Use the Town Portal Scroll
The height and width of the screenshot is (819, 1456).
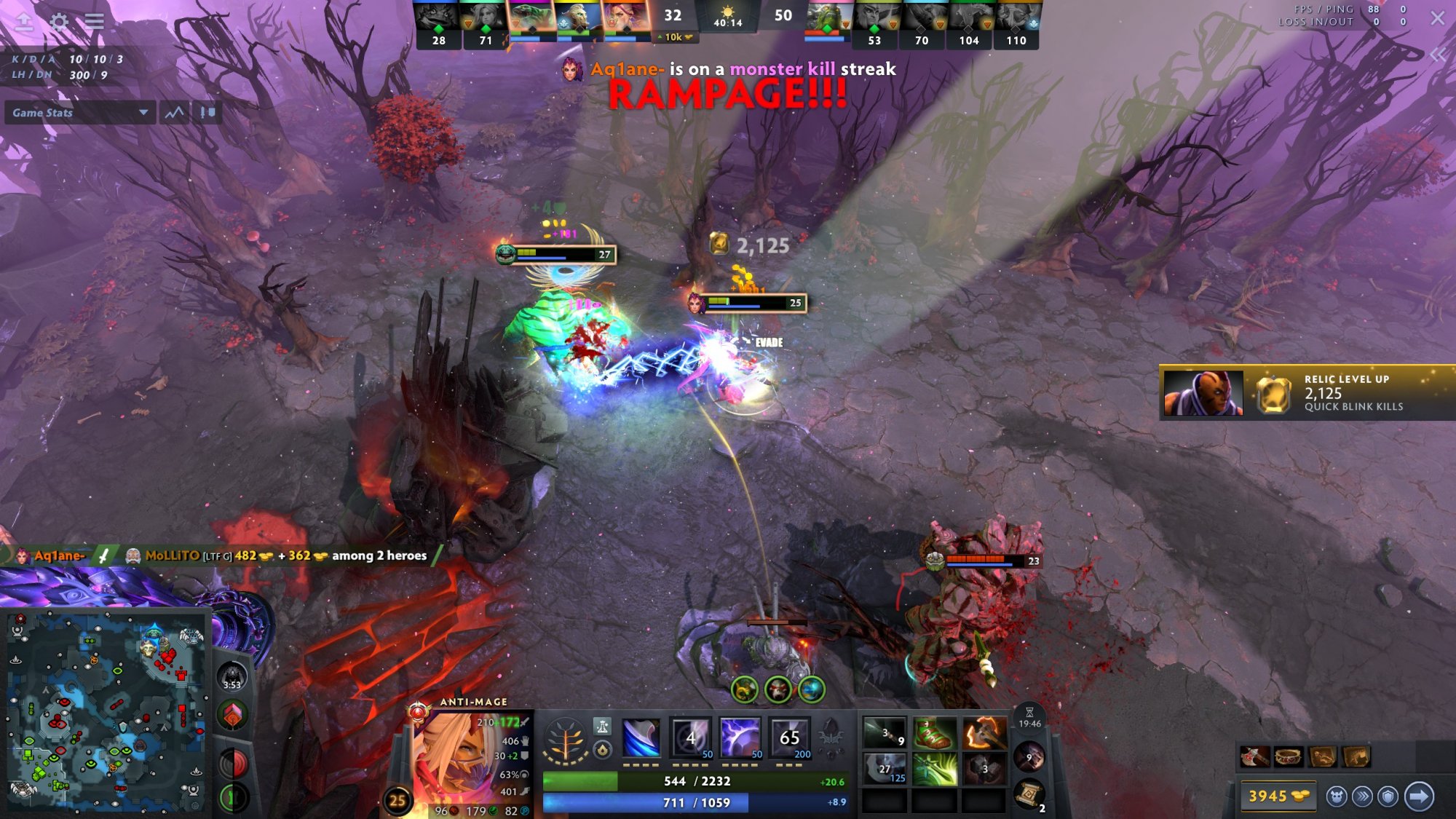(1029, 794)
